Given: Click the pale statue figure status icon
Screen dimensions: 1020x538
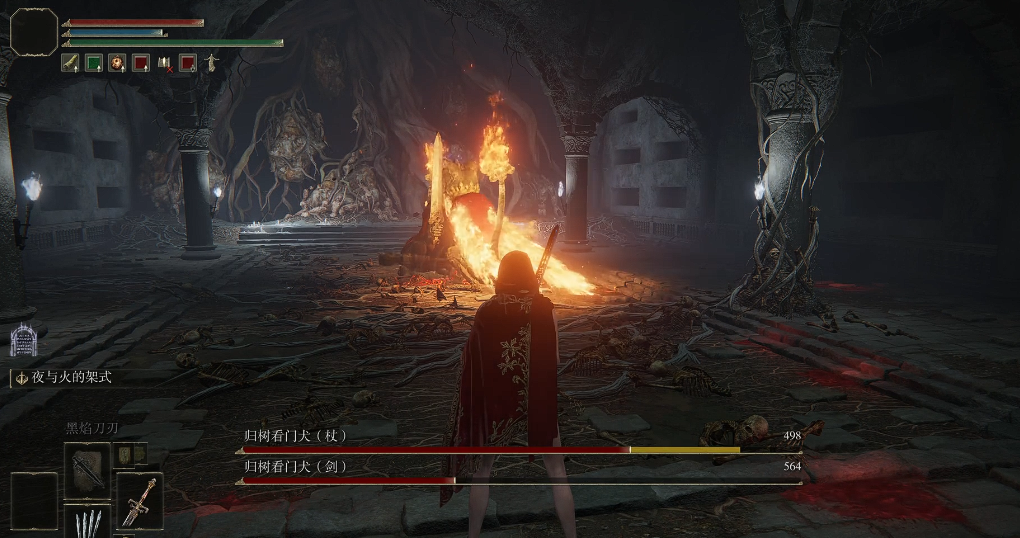Looking at the screenshot, I should [211, 63].
